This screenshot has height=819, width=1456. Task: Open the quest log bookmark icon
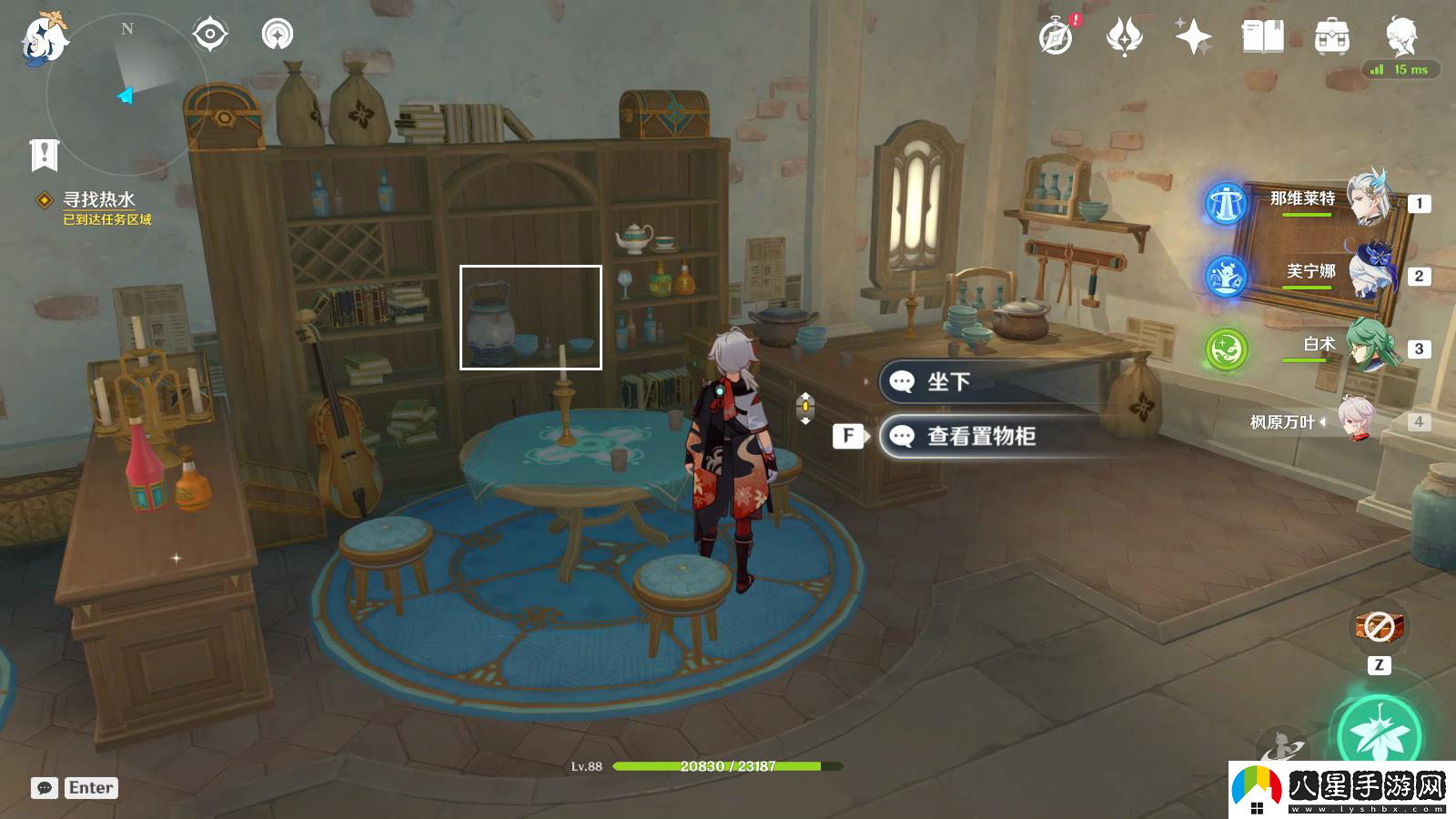tap(44, 155)
